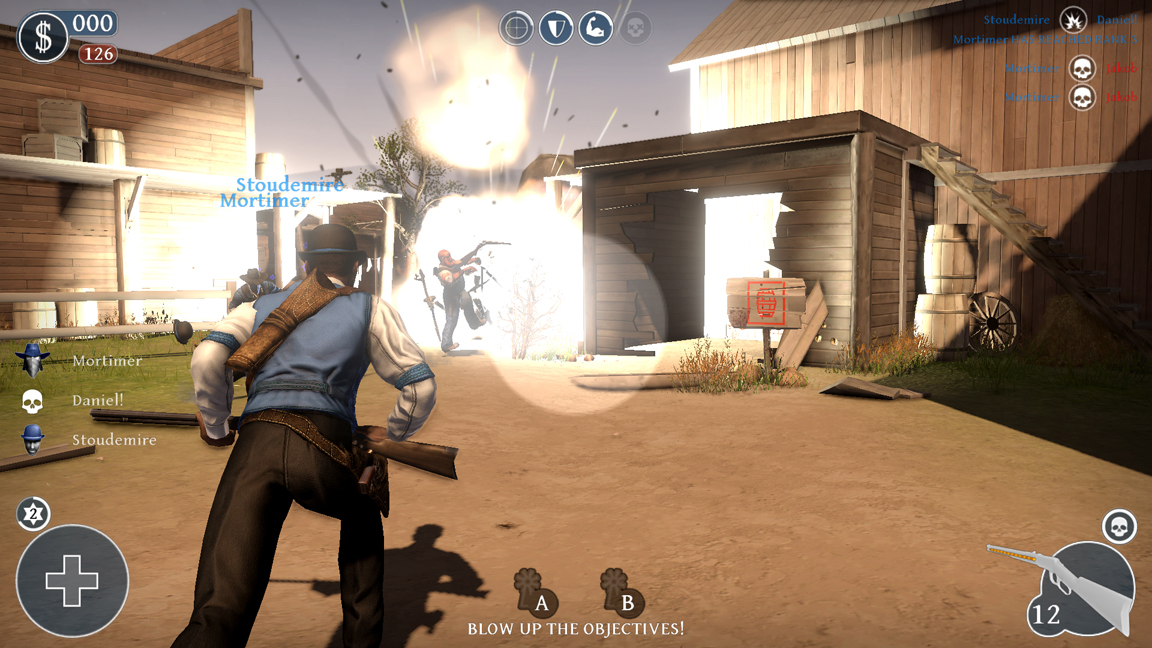Tap the sheriff star badge showing 2
The height and width of the screenshot is (648, 1152).
(33, 514)
